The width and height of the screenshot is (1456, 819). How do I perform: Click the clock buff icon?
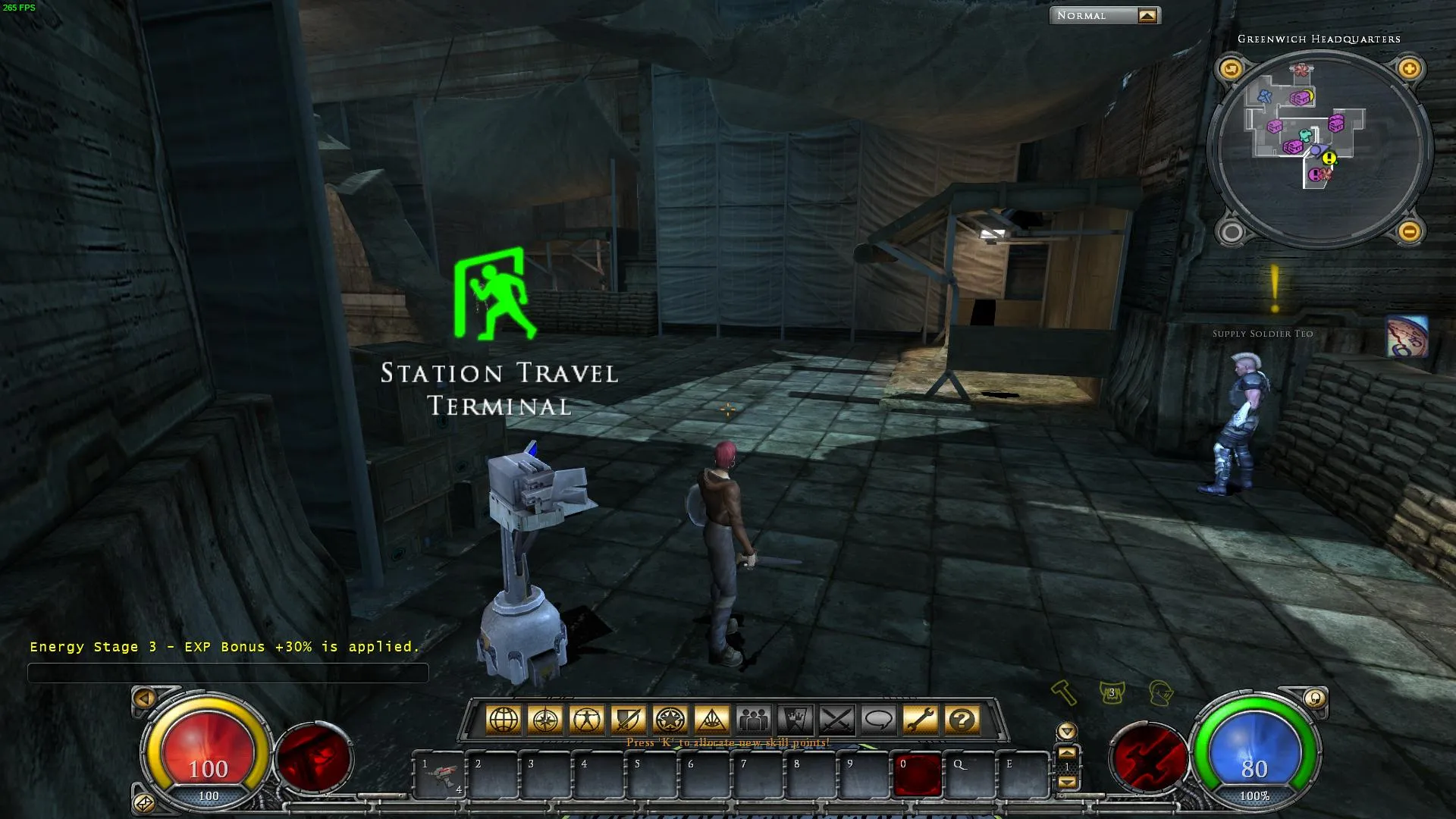coord(1407,337)
